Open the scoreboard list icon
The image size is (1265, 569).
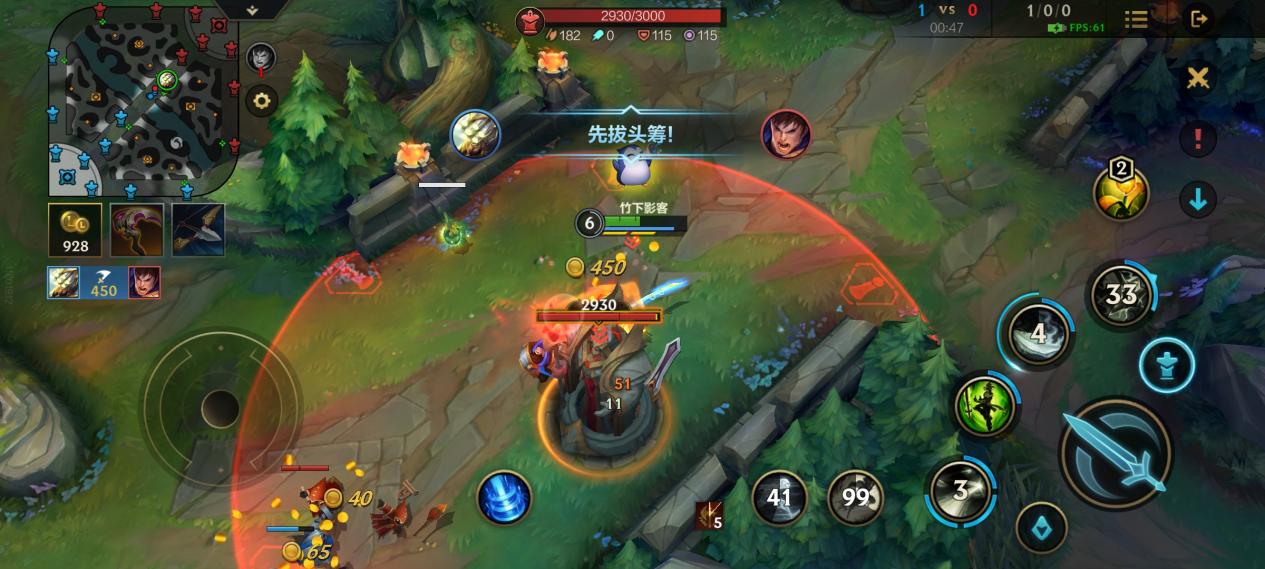pyautogui.click(x=1136, y=19)
